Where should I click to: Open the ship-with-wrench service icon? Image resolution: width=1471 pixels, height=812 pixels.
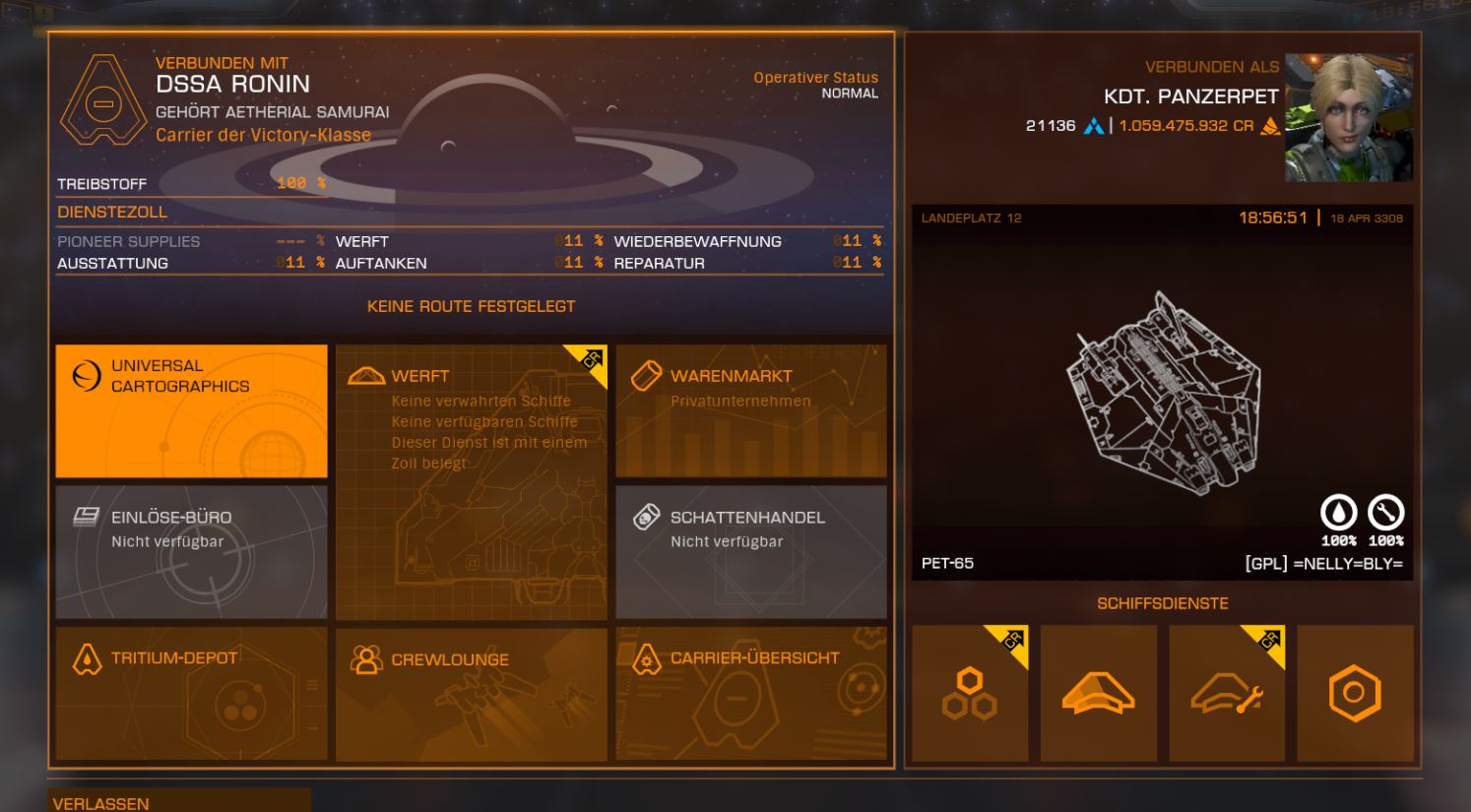(1227, 693)
